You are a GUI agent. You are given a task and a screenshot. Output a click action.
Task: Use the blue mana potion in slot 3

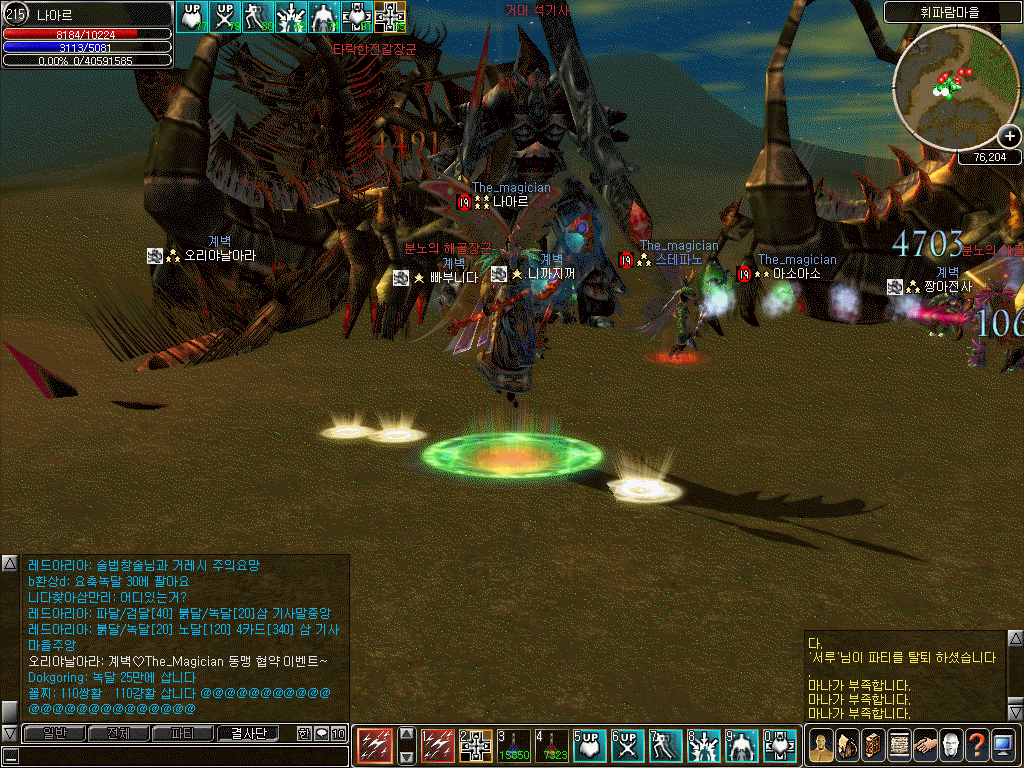click(x=514, y=746)
